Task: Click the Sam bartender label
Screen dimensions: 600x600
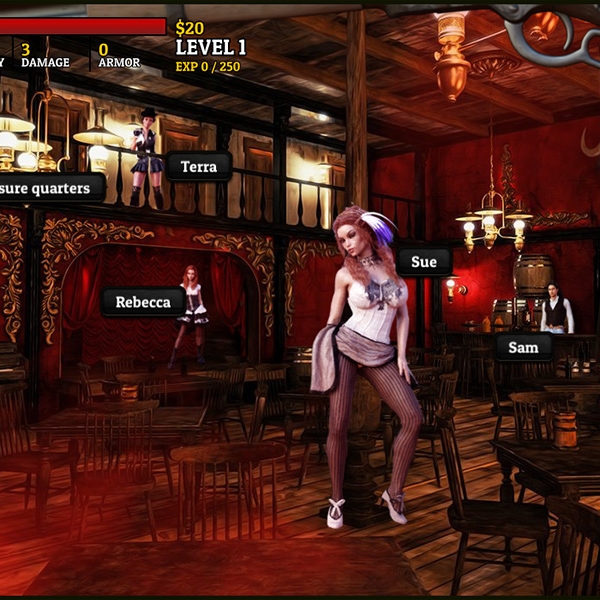Action: click(x=523, y=348)
